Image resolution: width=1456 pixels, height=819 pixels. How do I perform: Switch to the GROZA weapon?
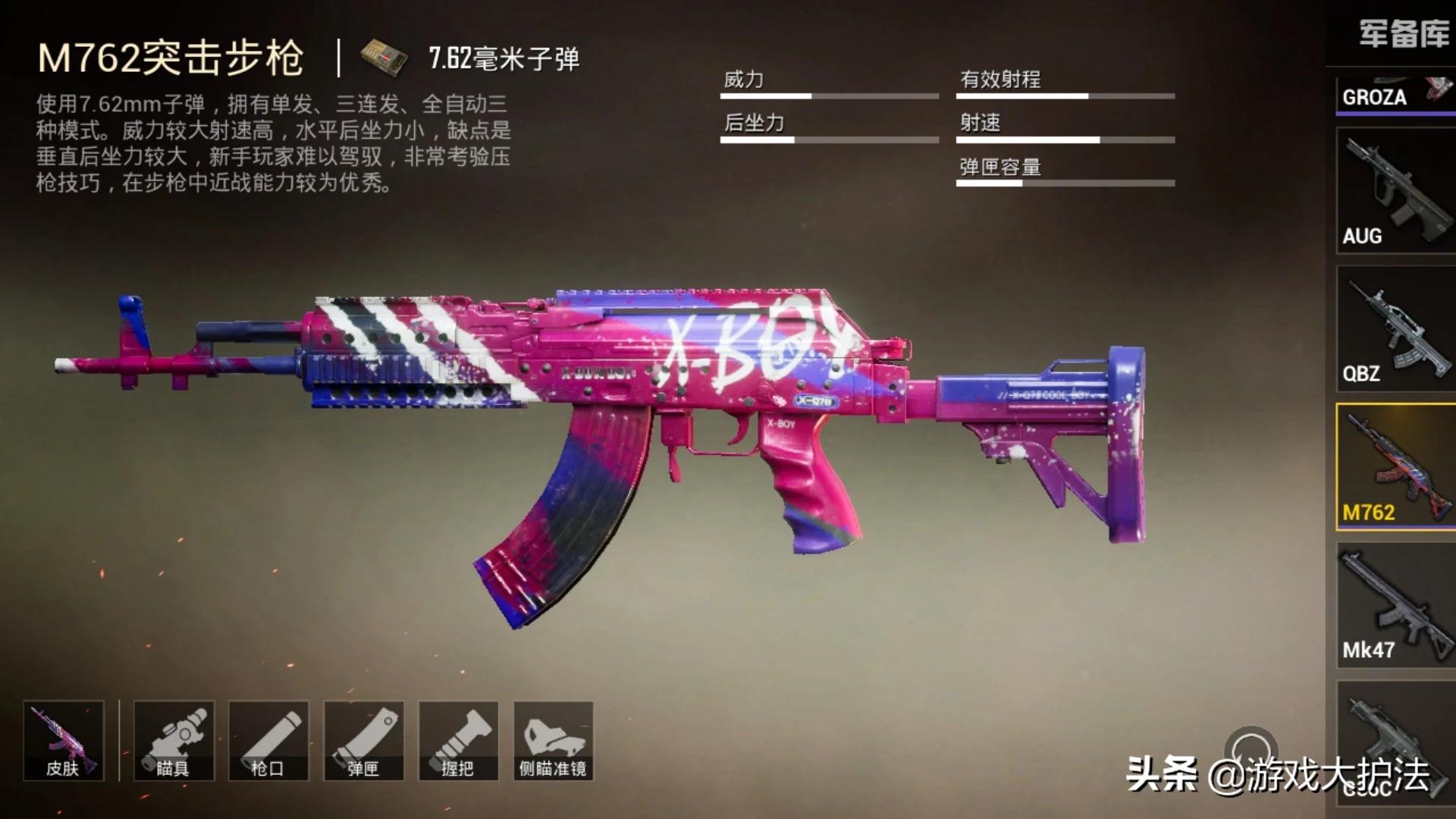click(x=1395, y=96)
